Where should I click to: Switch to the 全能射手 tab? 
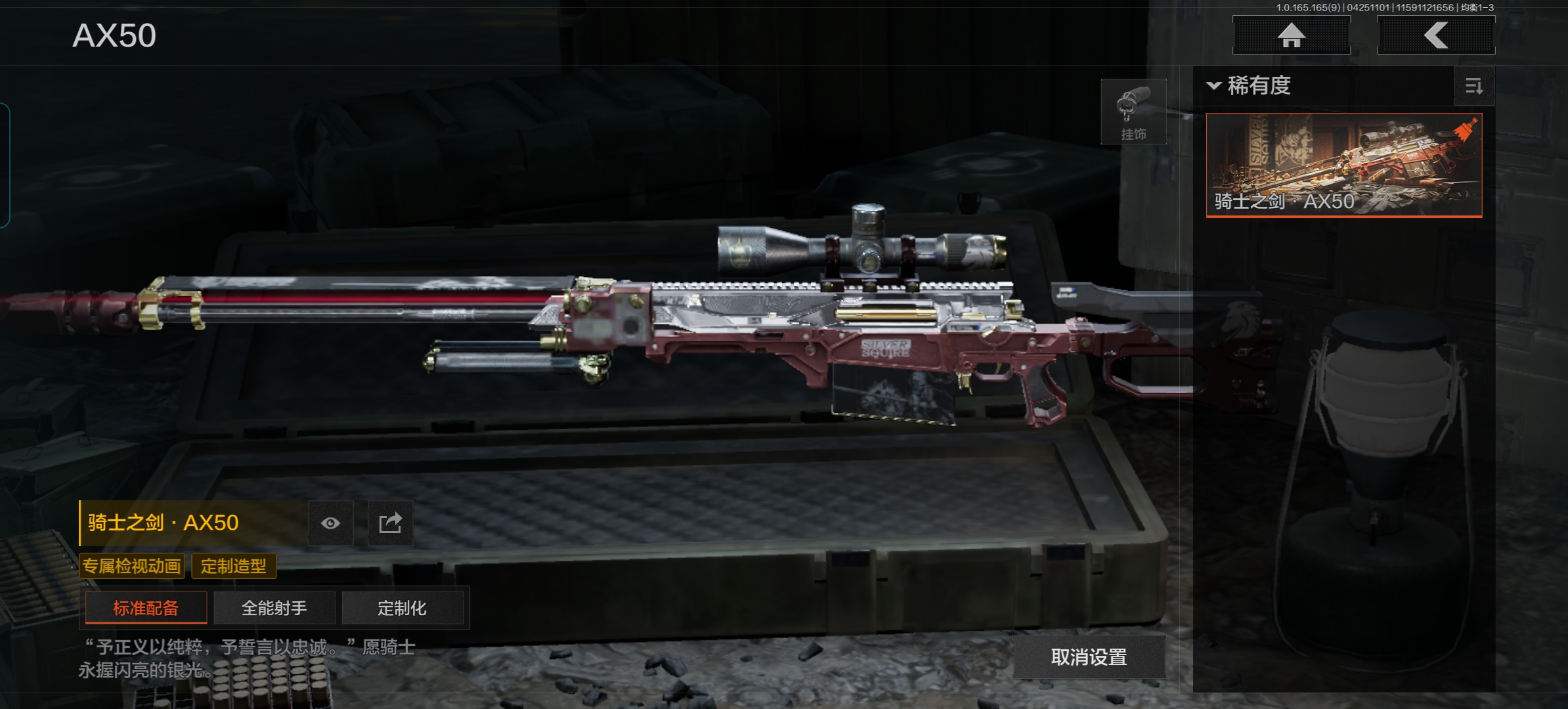(x=274, y=608)
